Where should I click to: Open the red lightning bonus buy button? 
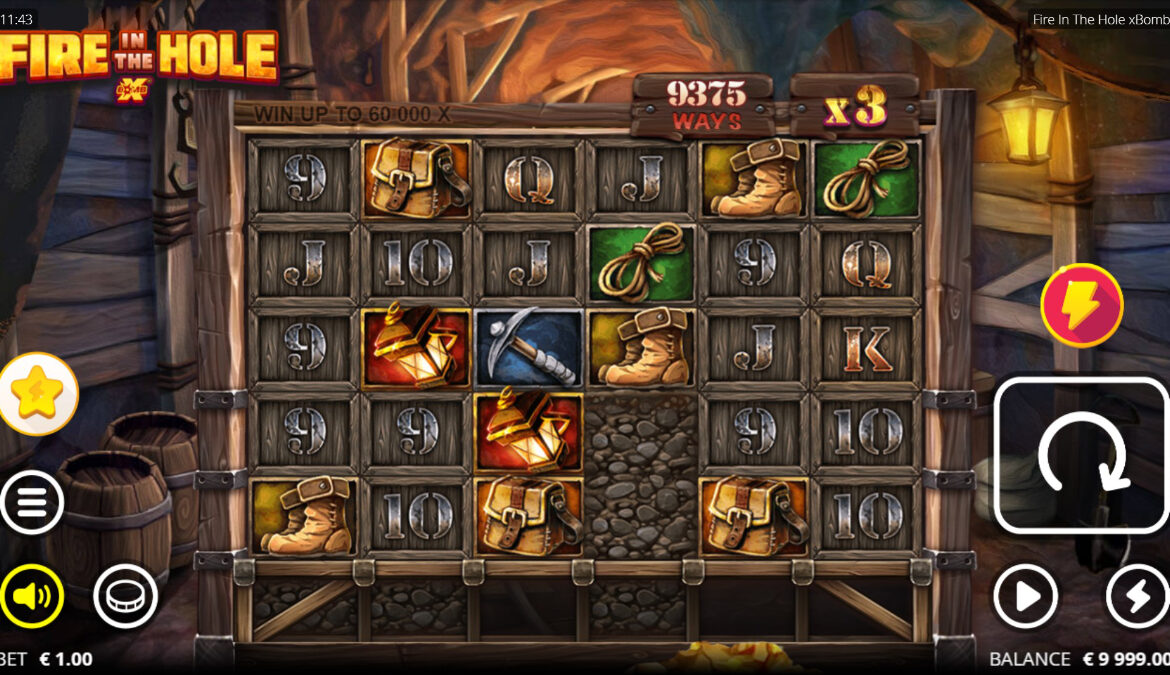point(1081,305)
